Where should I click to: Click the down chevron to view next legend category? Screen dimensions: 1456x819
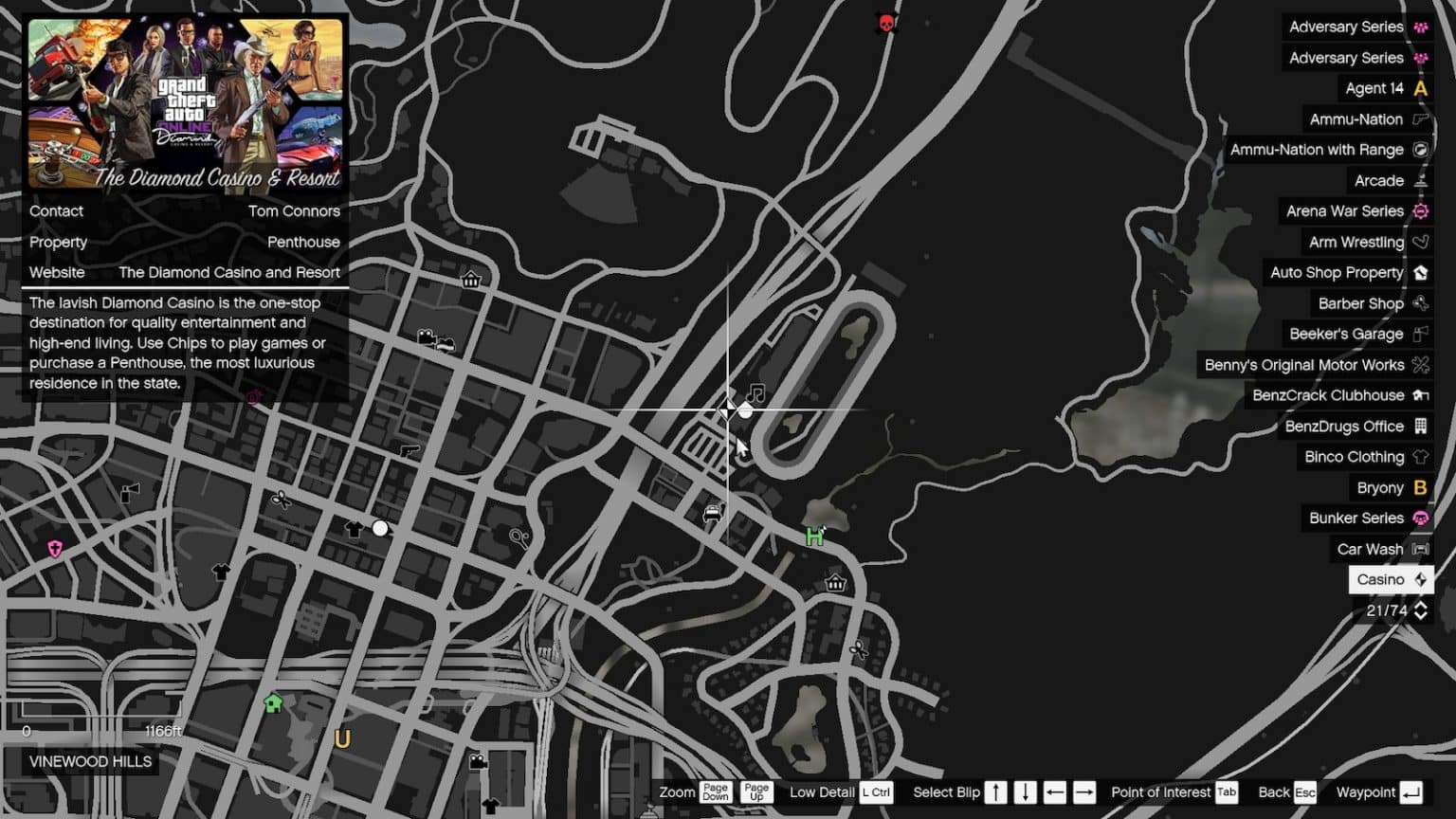pos(1420,616)
